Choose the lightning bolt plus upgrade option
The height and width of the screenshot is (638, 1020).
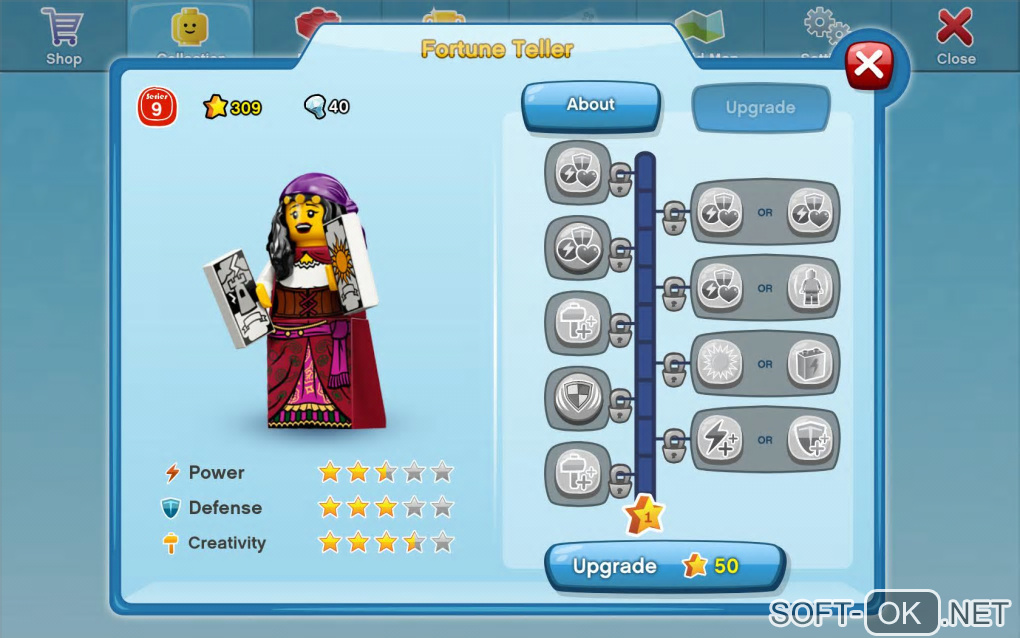coord(719,439)
